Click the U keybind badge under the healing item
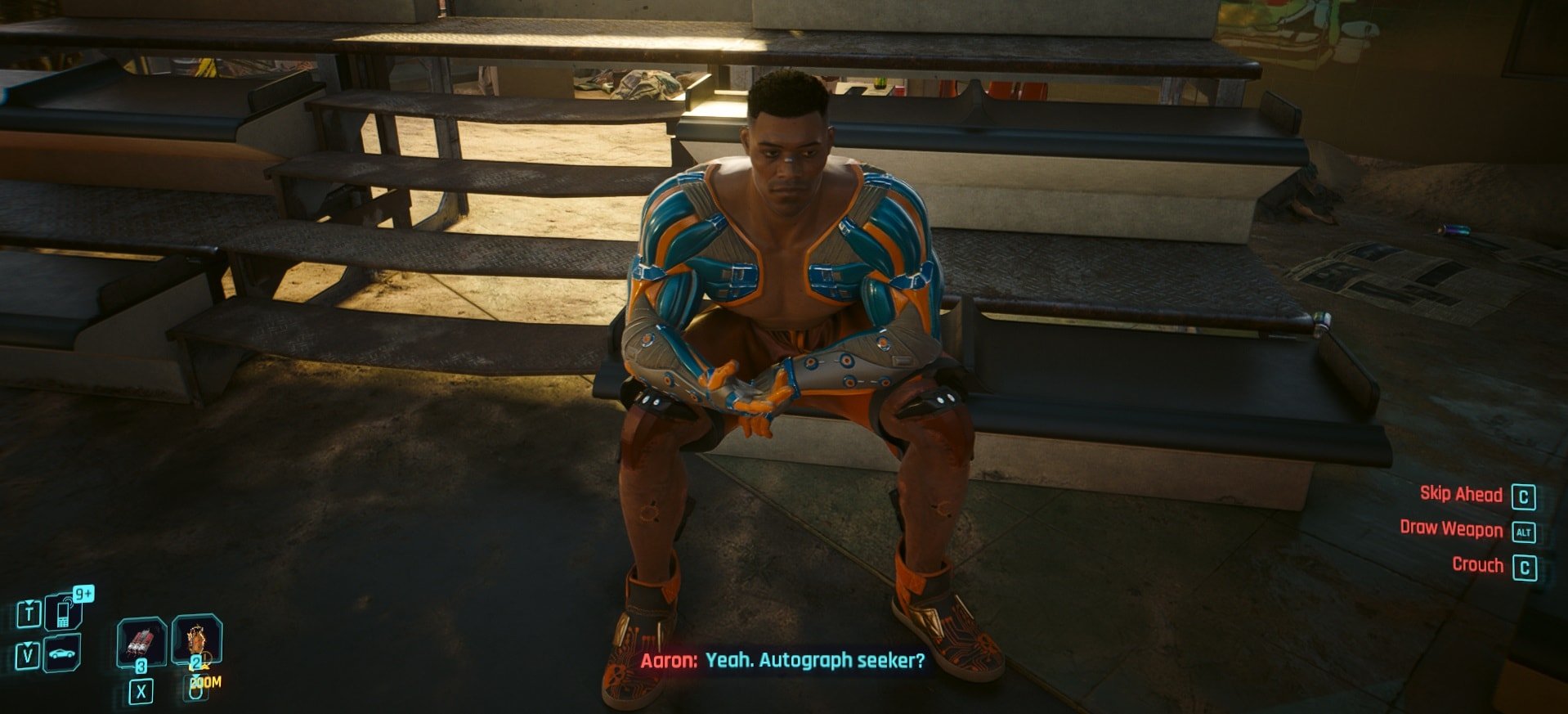1568x714 pixels. click(195, 691)
